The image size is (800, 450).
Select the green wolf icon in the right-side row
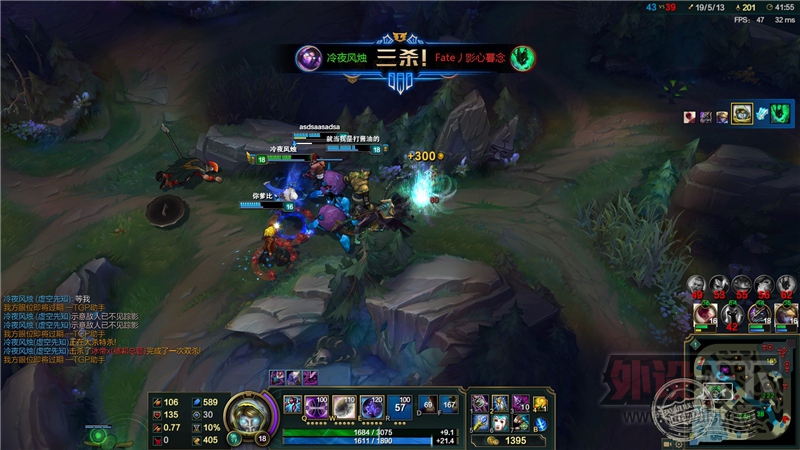click(x=762, y=116)
